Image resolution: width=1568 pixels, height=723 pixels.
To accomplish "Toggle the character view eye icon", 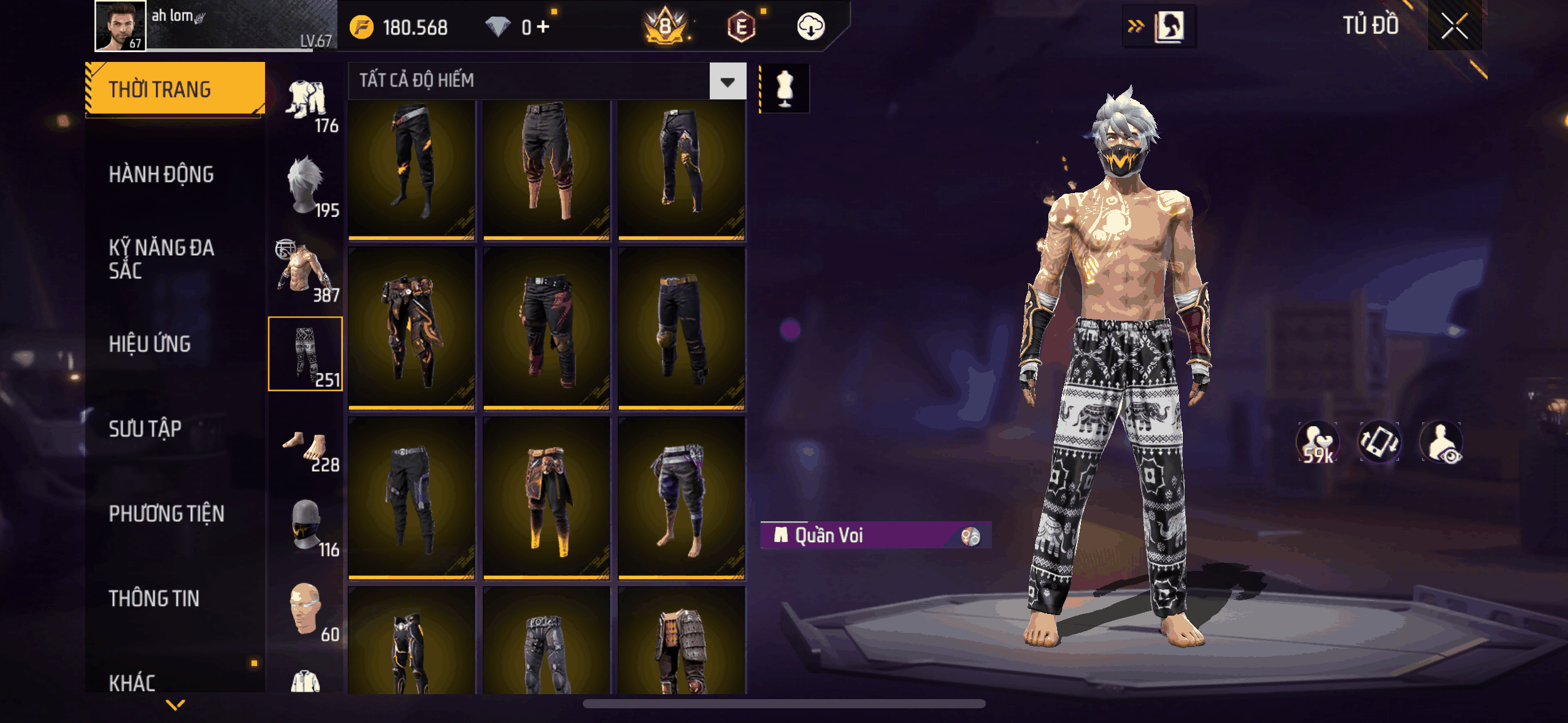I will pyautogui.click(x=1441, y=442).
